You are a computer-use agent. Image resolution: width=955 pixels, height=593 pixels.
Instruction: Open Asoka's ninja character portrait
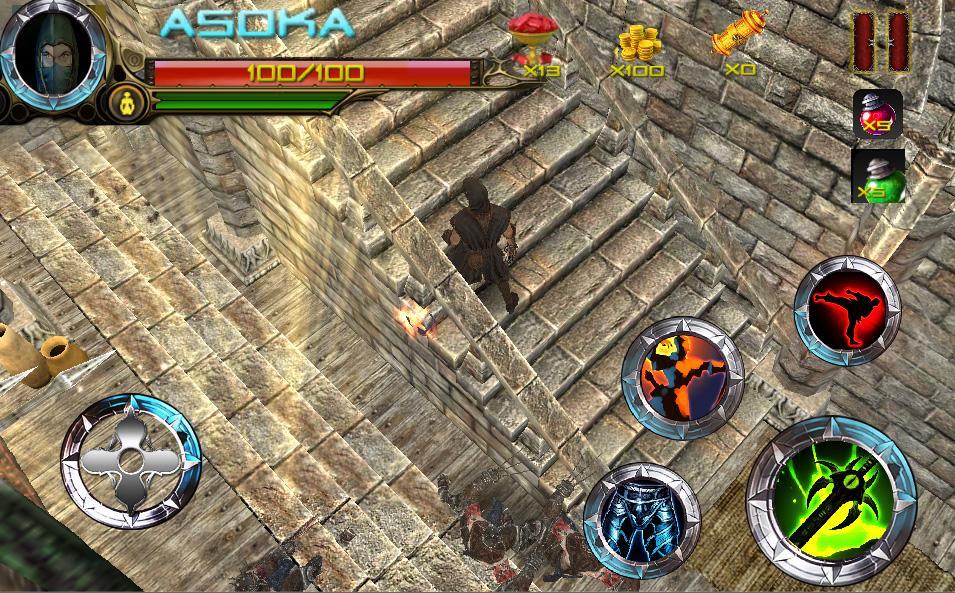(53, 50)
